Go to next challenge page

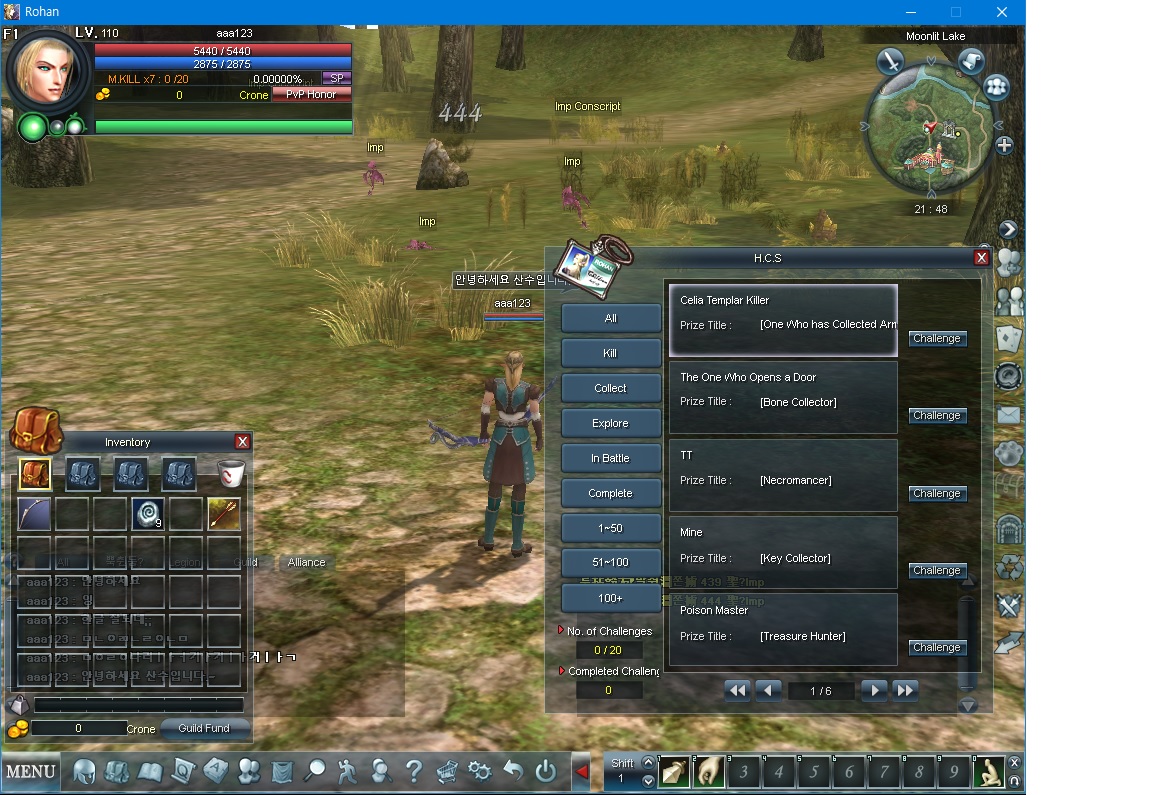pos(874,690)
